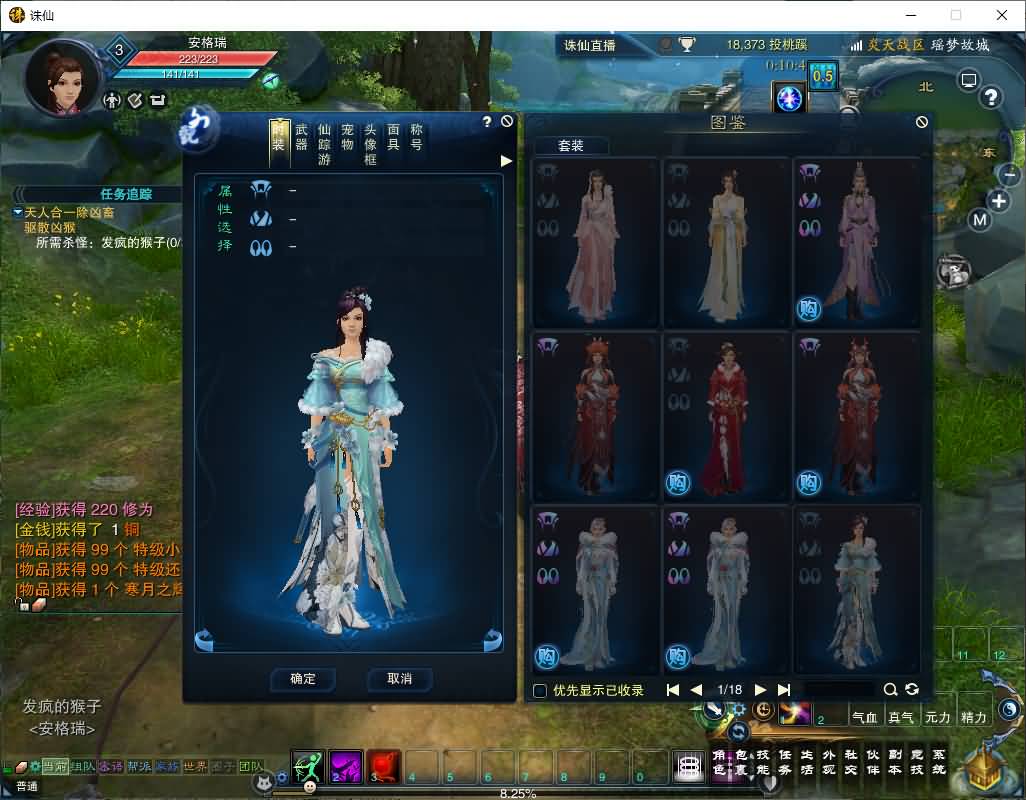The height and width of the screenshot is (800, 1026).
Task: Choose the pink-robed outfit thumbnail
Action: coord(597,243)
